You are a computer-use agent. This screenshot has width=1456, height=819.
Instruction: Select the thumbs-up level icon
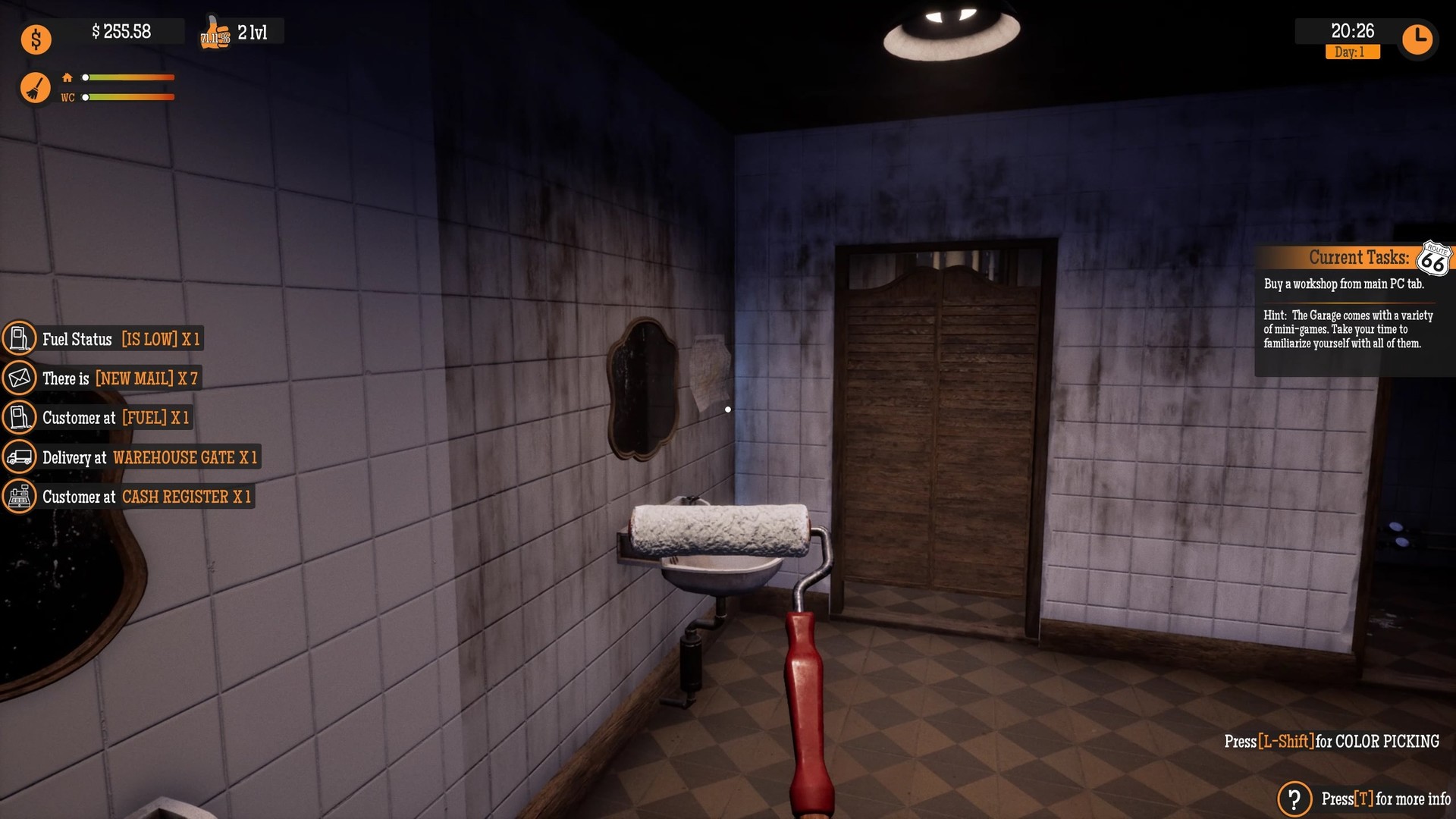point(216,33)
